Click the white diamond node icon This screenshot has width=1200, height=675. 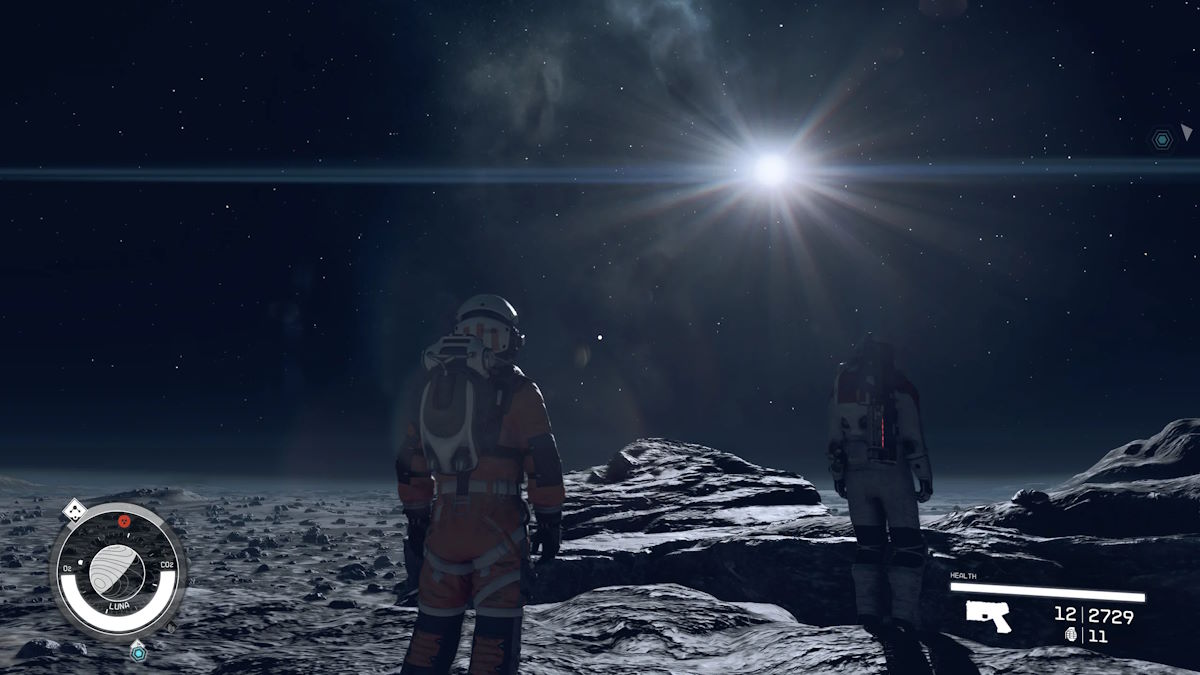point(75,510)
